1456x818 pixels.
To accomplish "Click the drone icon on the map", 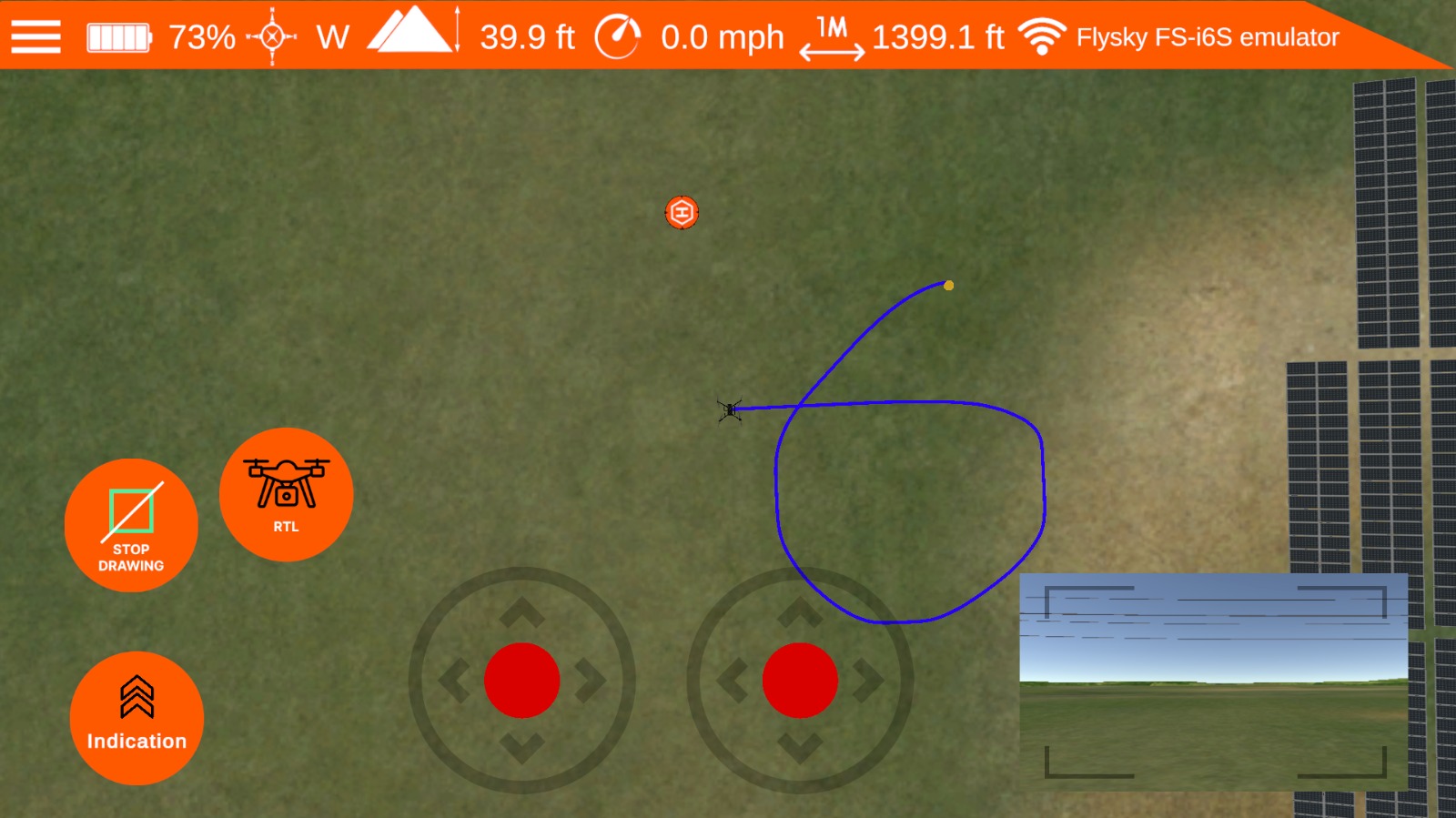I will (731, 411).
